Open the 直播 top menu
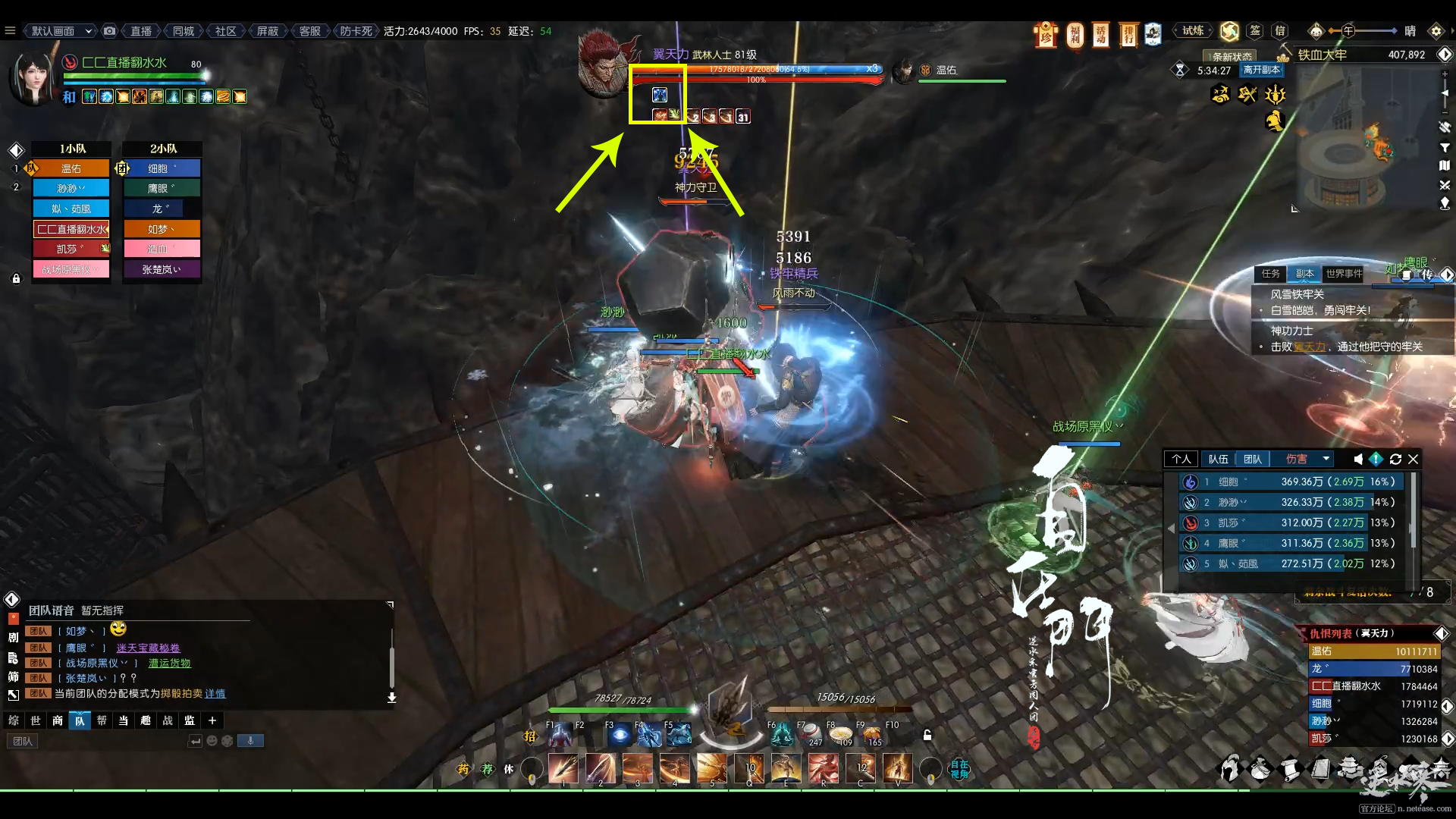The width and height of the screenshot is (1456, 819). coord(141,31)
